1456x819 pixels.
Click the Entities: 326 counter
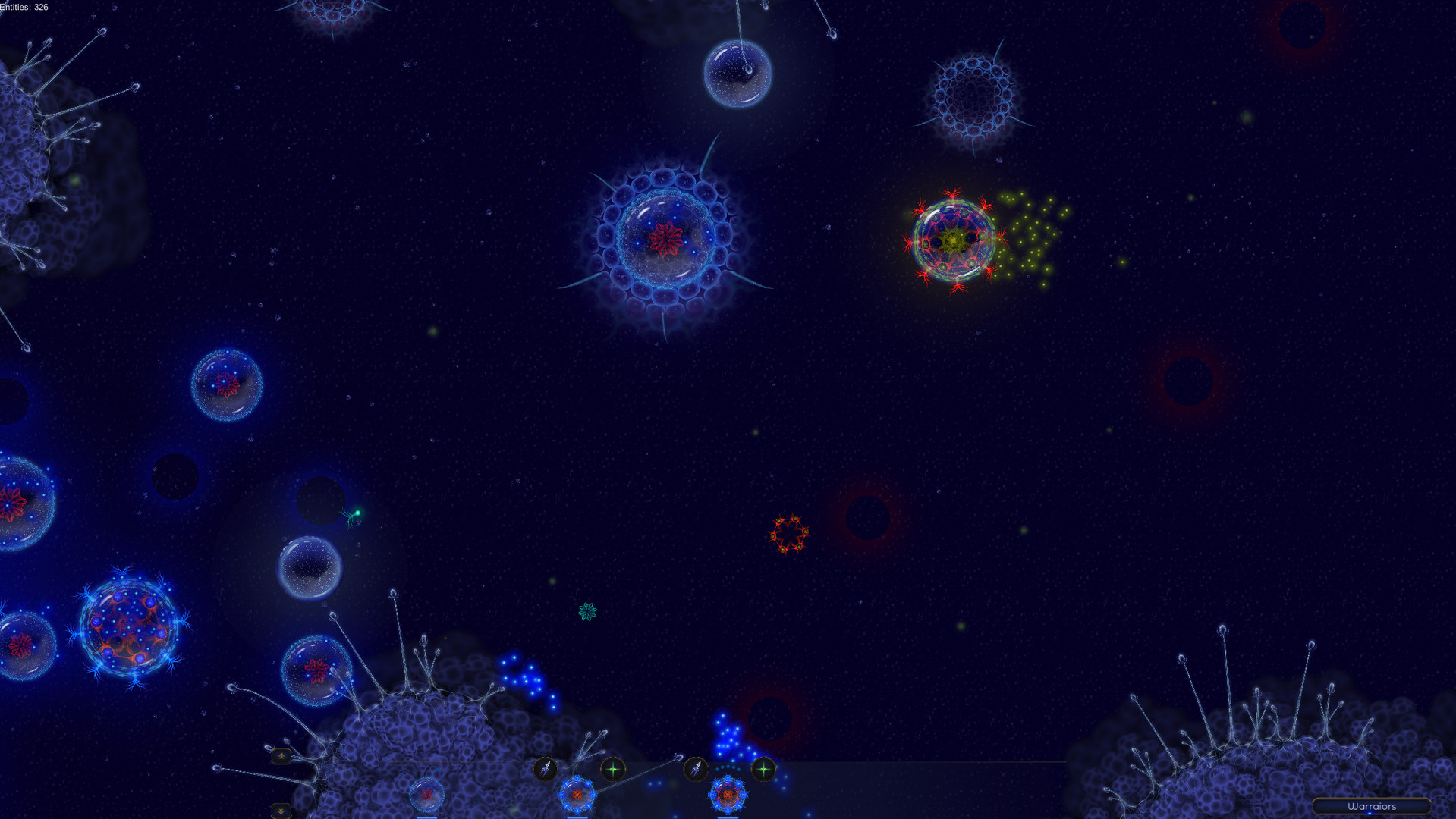25,6
